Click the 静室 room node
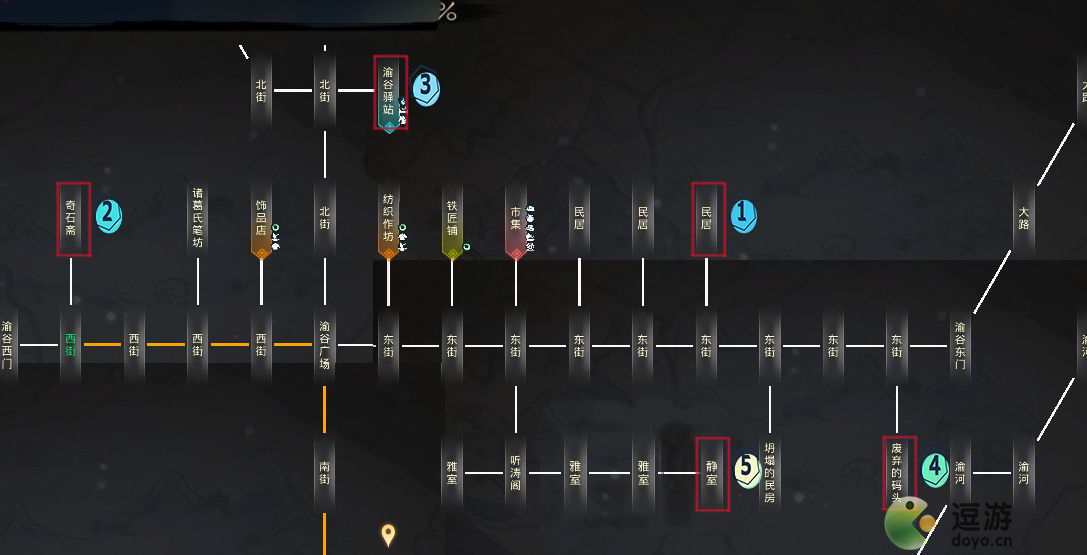Screen dimensions: 1087x555 [x=711, y=473]
